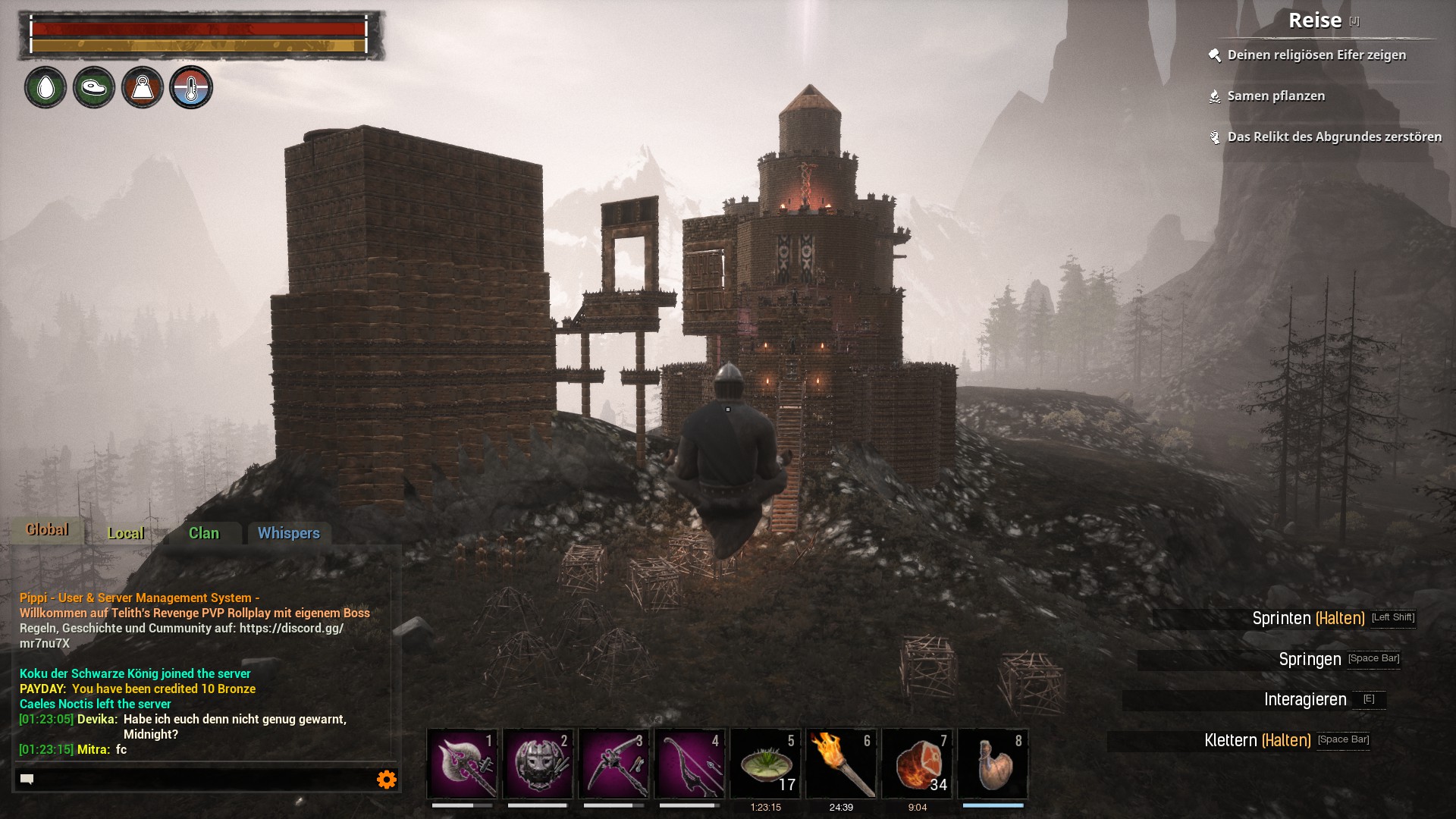Show the Whispers chat tab

coord(289,533)
